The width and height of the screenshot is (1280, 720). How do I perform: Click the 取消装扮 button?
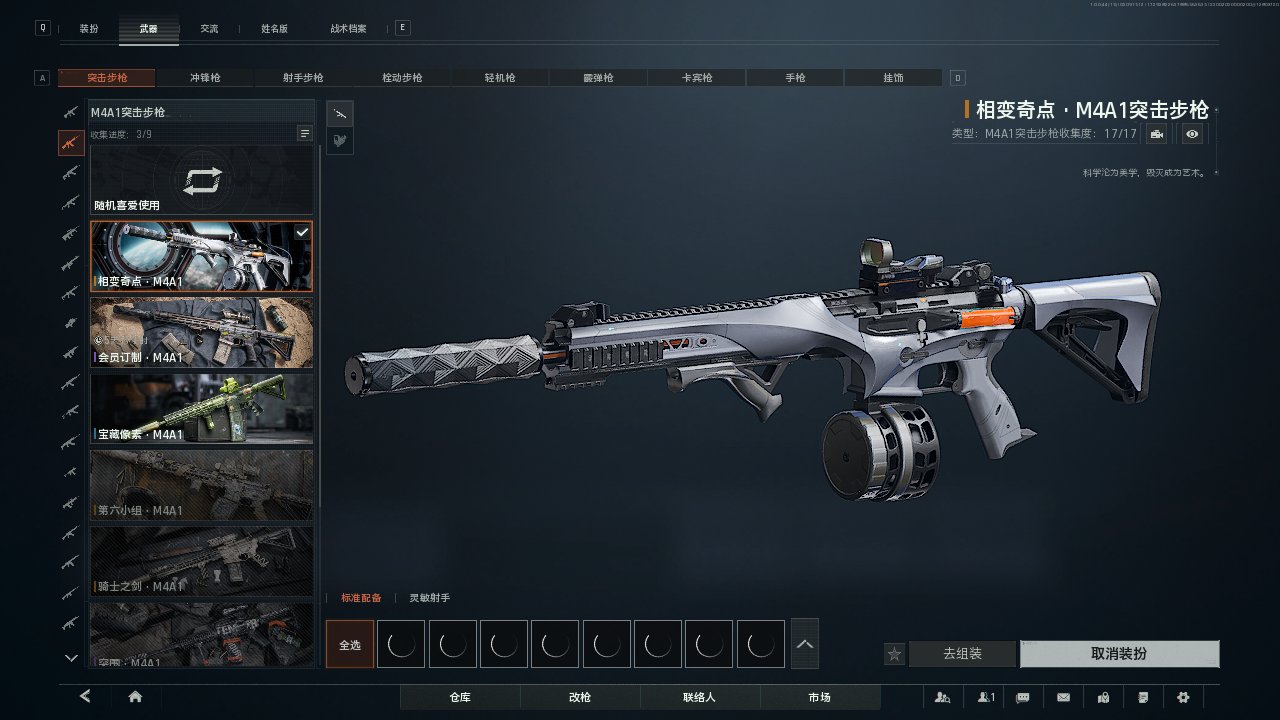pos(1119,654)
